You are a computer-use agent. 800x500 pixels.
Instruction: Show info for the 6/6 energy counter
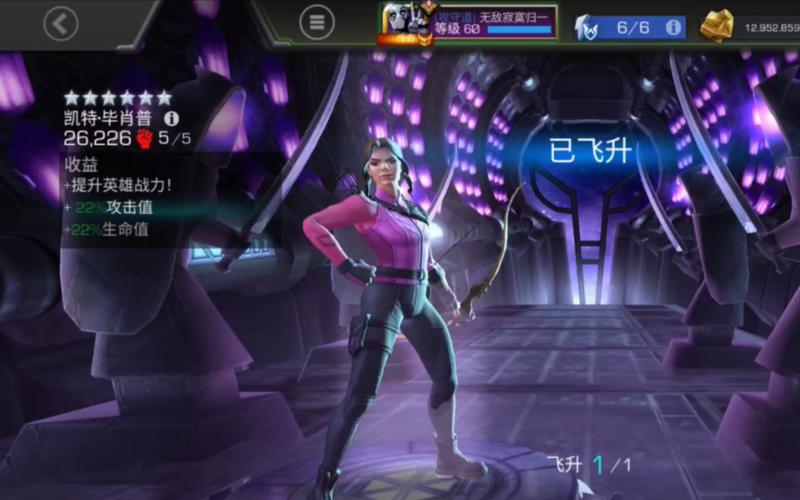(673, 27)
